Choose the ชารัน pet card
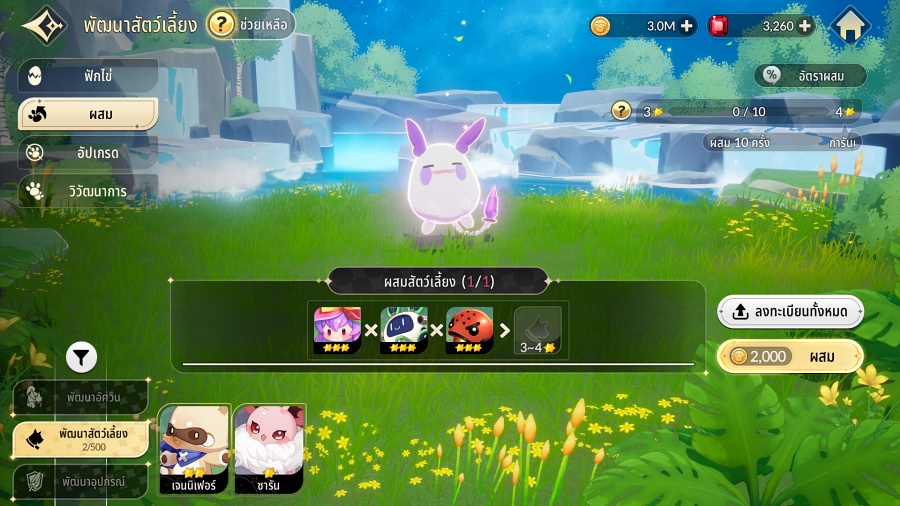Viewport: 900px width, 506px height. [269, 449]
